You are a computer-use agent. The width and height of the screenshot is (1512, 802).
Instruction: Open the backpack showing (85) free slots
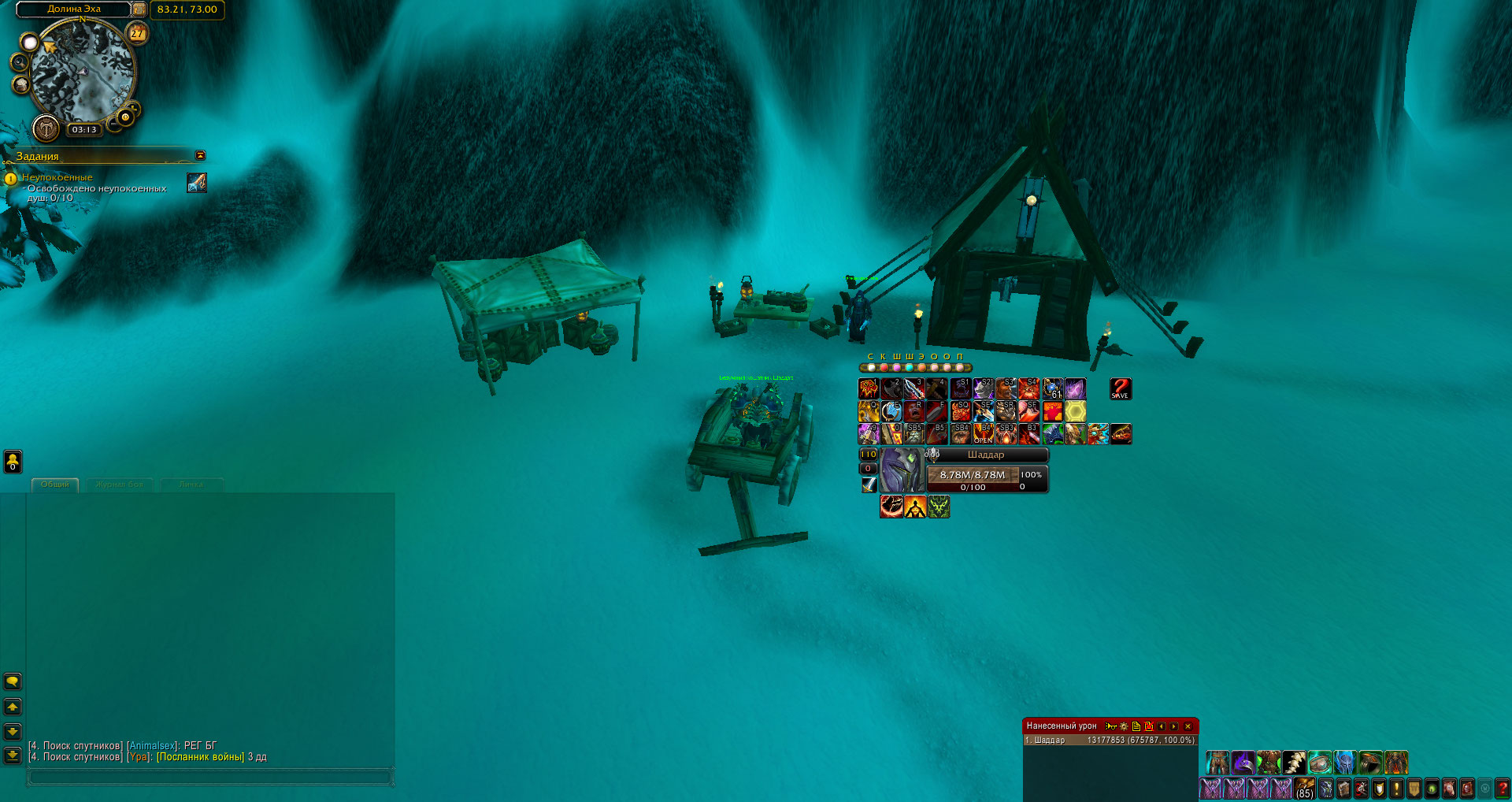1305,788
